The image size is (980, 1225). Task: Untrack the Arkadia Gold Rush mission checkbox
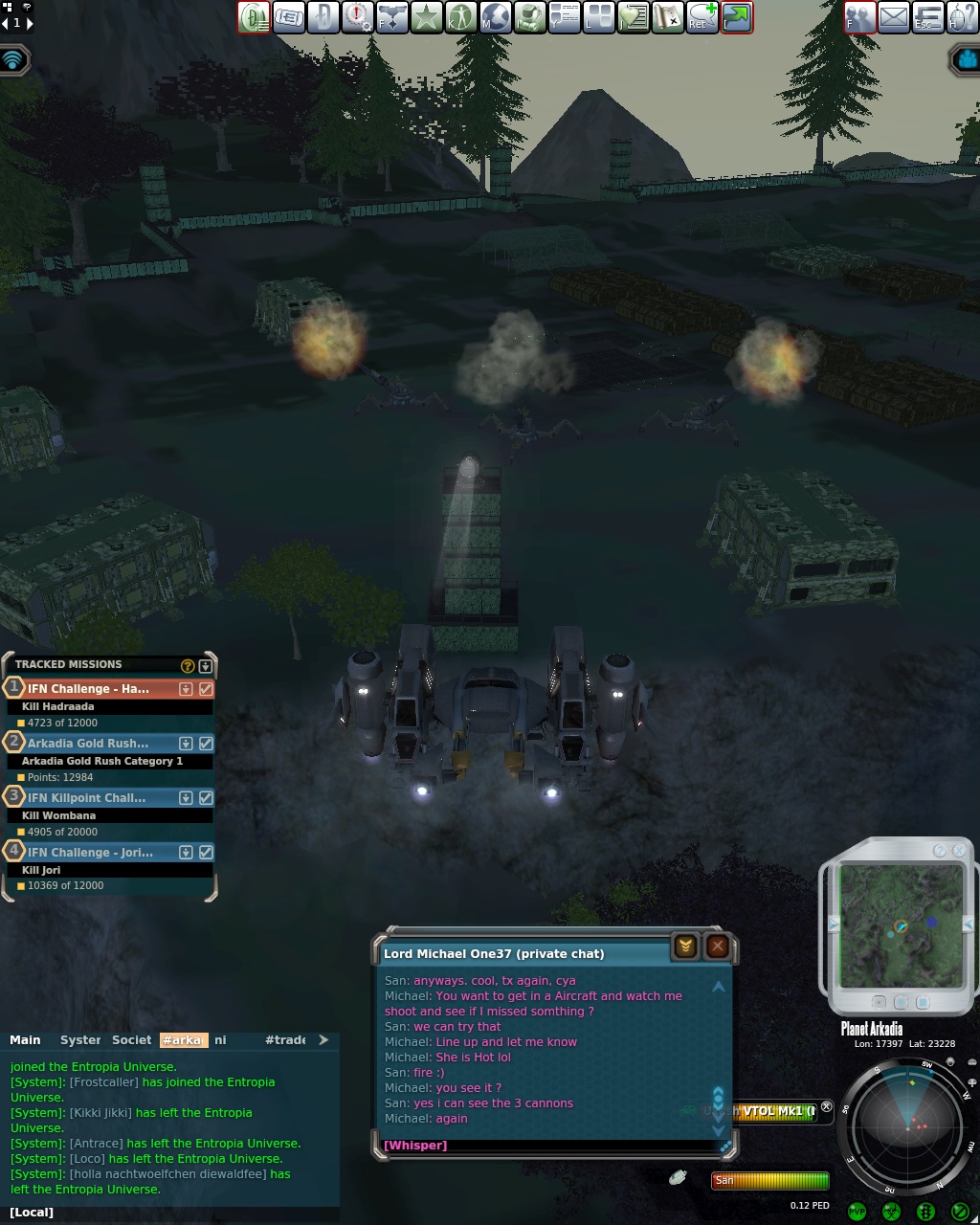[x=206, y=744]
